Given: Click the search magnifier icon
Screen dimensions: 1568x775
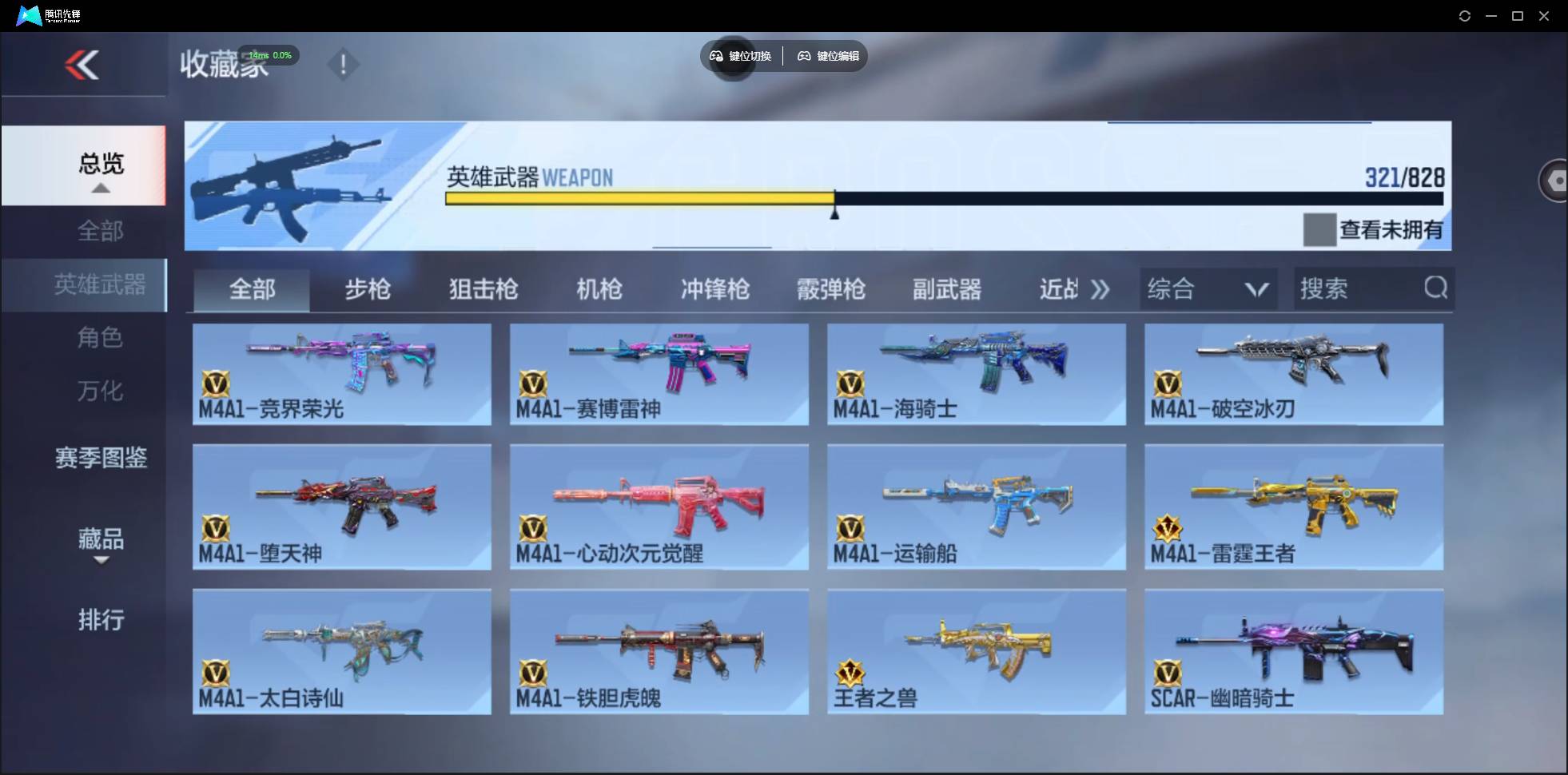Looking at the screenshot, I should [x=1436, y=288].
